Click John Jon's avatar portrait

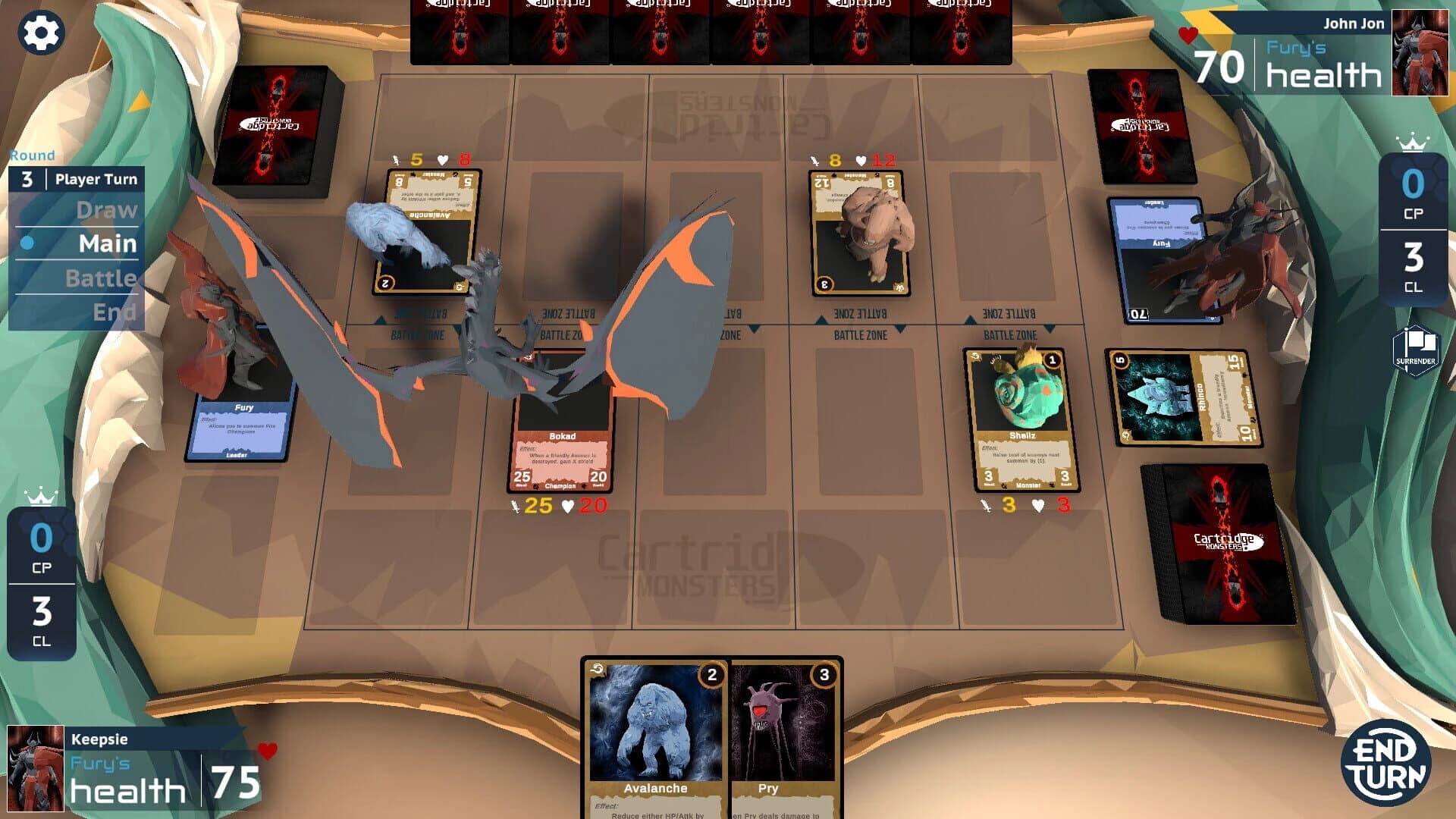(x=1419, y=51)
